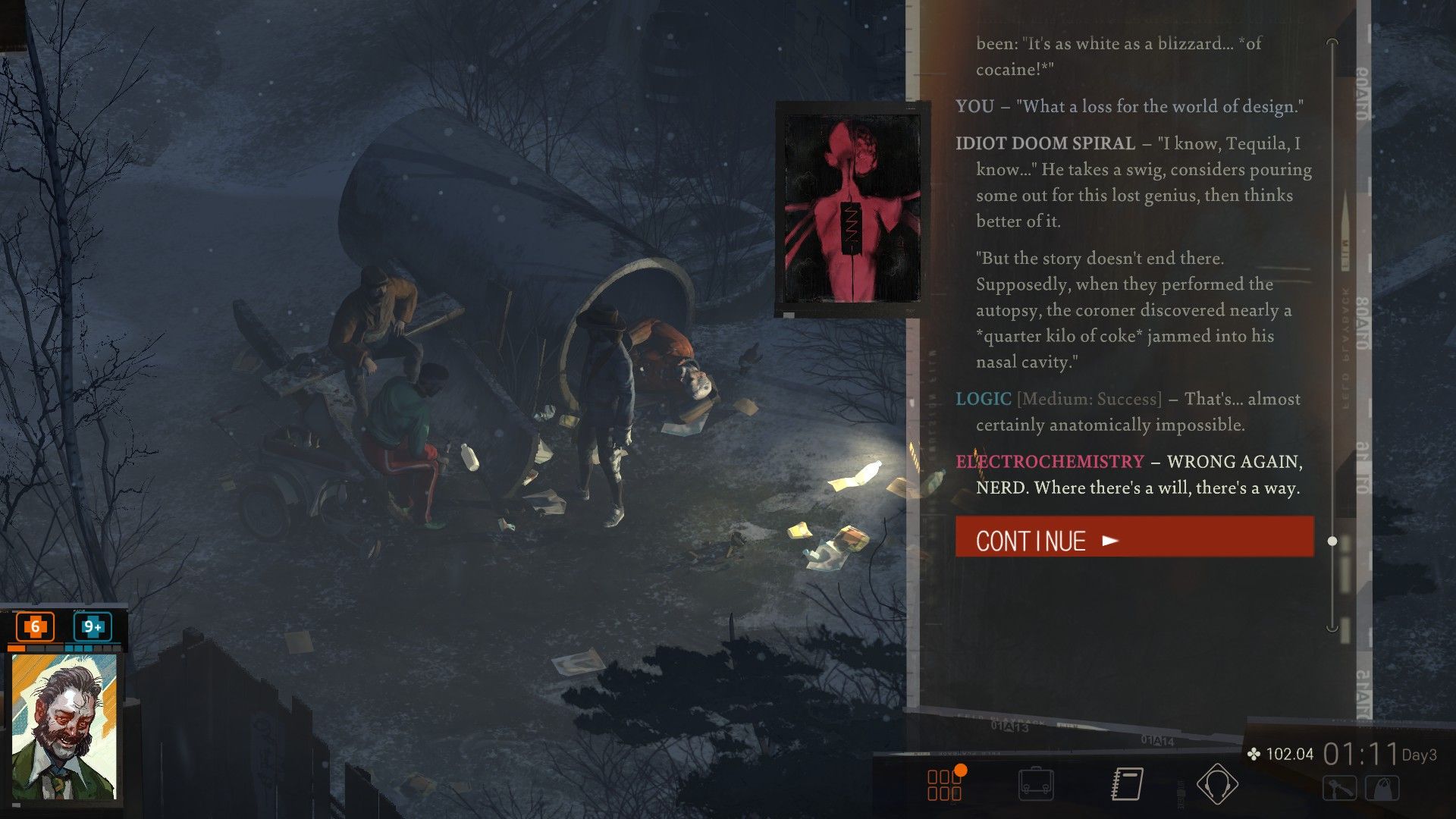The width and height of the screenshot is (1456, 819).
Task: Use the orange health heal button
Action: 35,627
